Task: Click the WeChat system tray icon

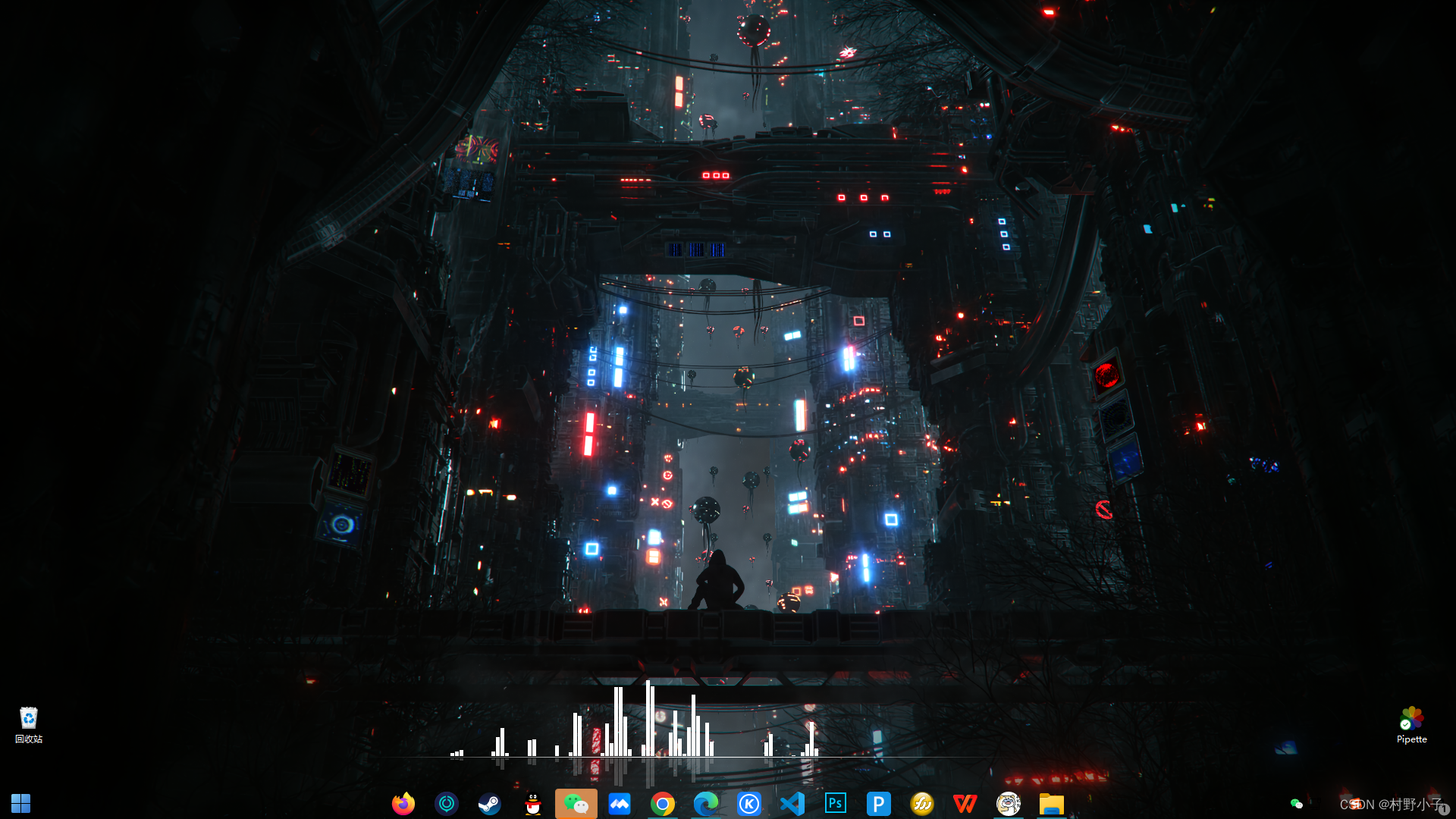Action: pos(1297,804)
